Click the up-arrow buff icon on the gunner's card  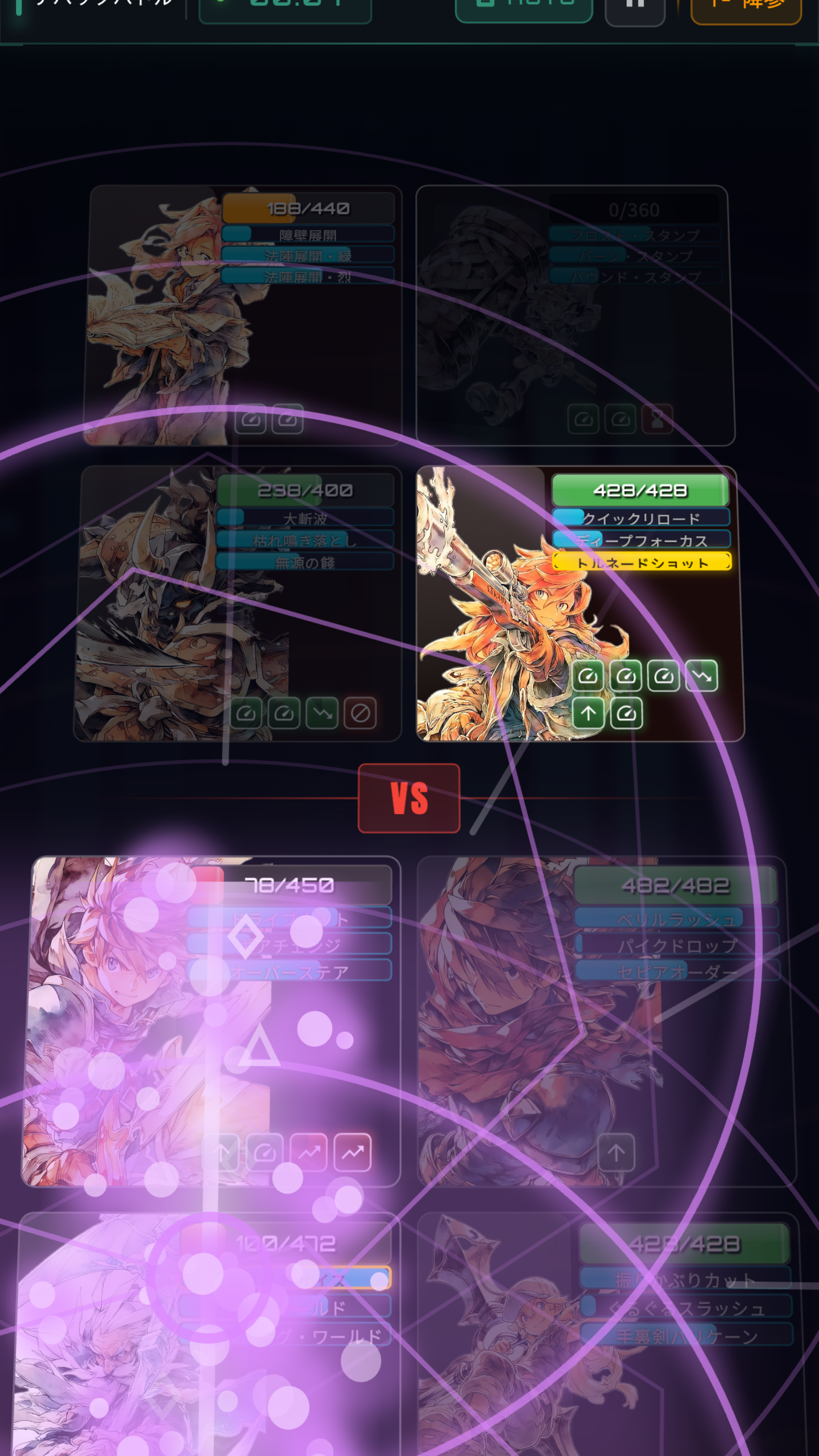click(x=589, y=713)
